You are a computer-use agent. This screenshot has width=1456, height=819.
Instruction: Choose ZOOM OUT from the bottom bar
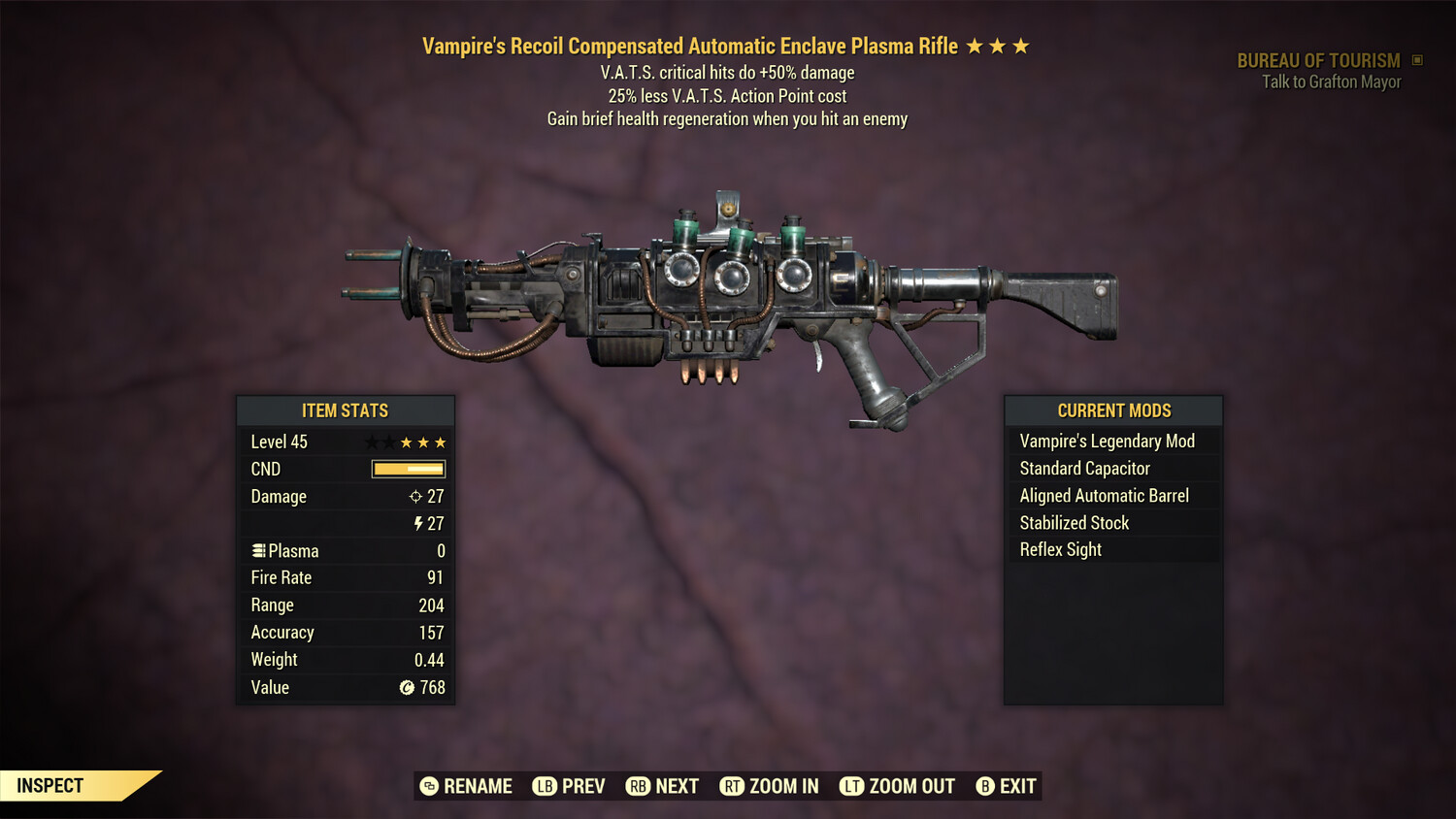910,786
